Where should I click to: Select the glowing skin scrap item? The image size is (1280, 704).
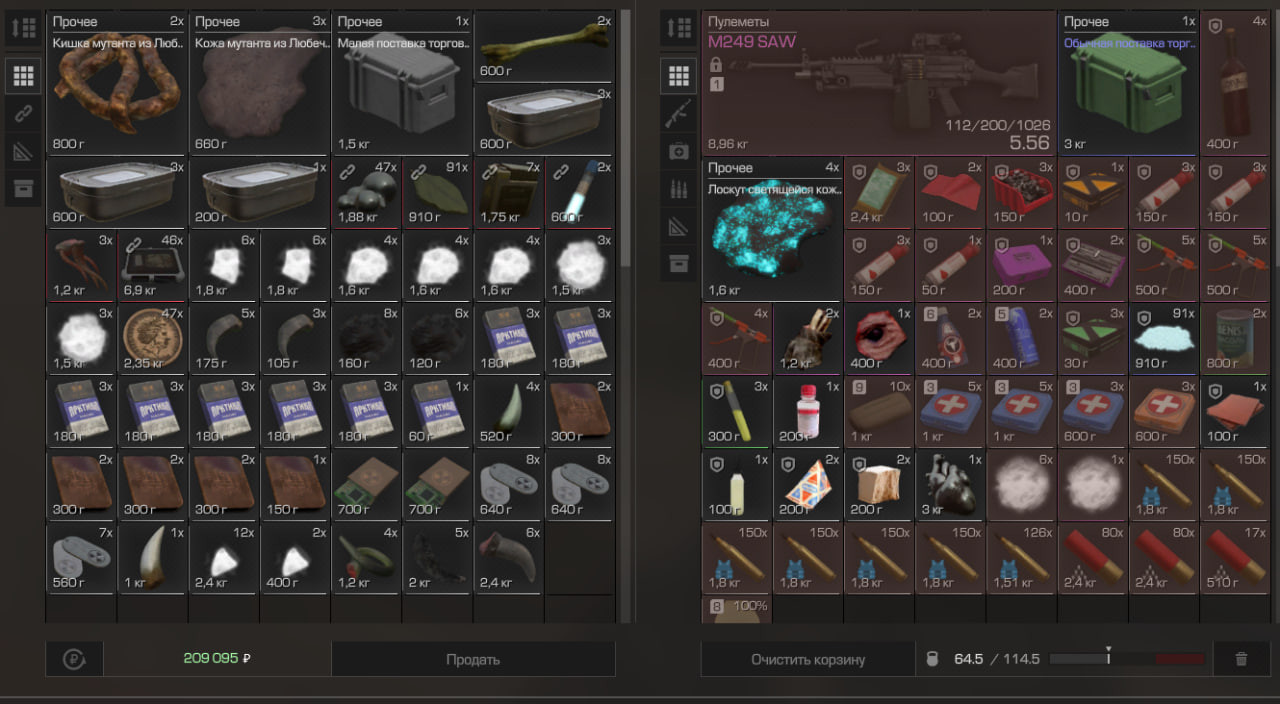point(772,229)
